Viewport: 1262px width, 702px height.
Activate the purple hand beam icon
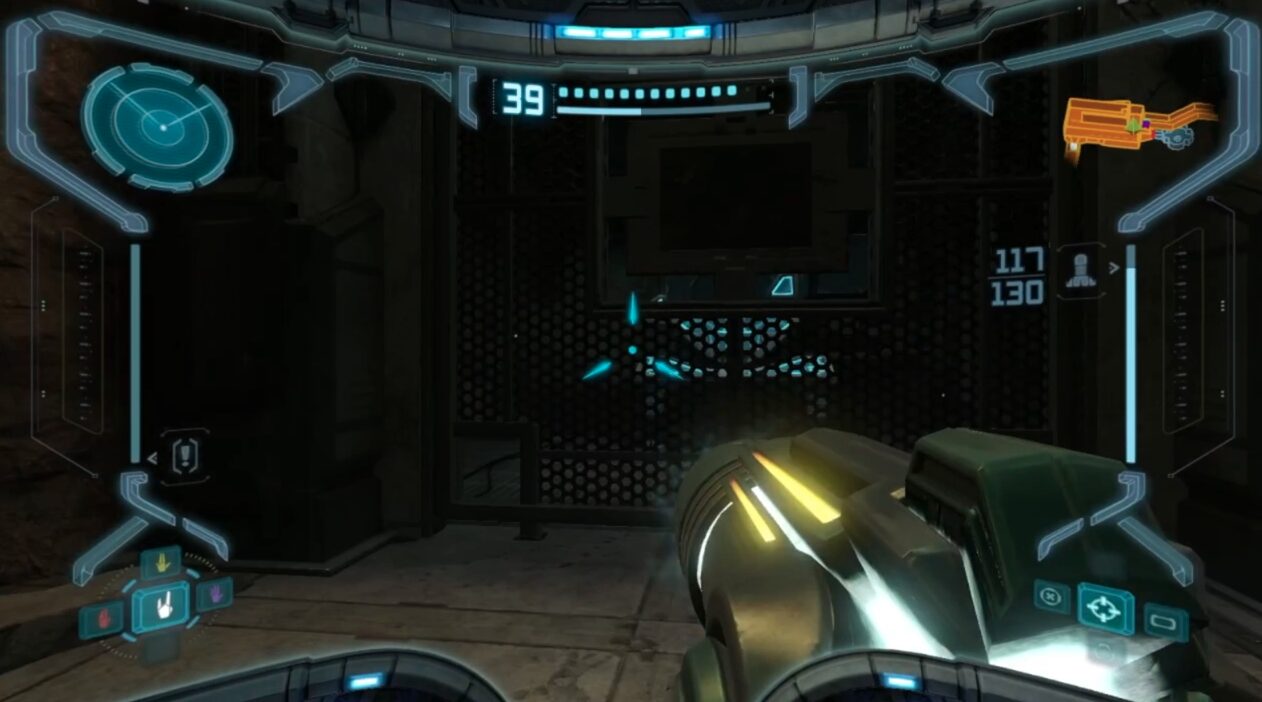coord(215,594)
